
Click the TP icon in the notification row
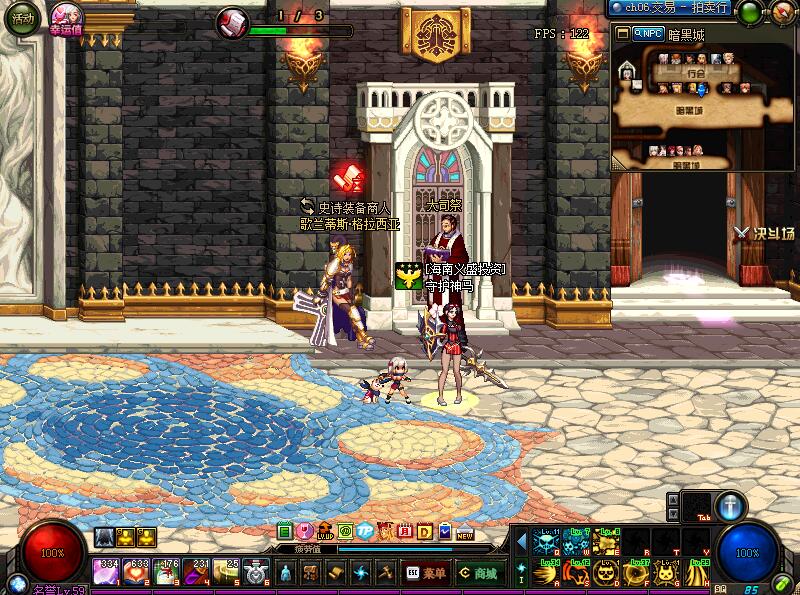364,531
